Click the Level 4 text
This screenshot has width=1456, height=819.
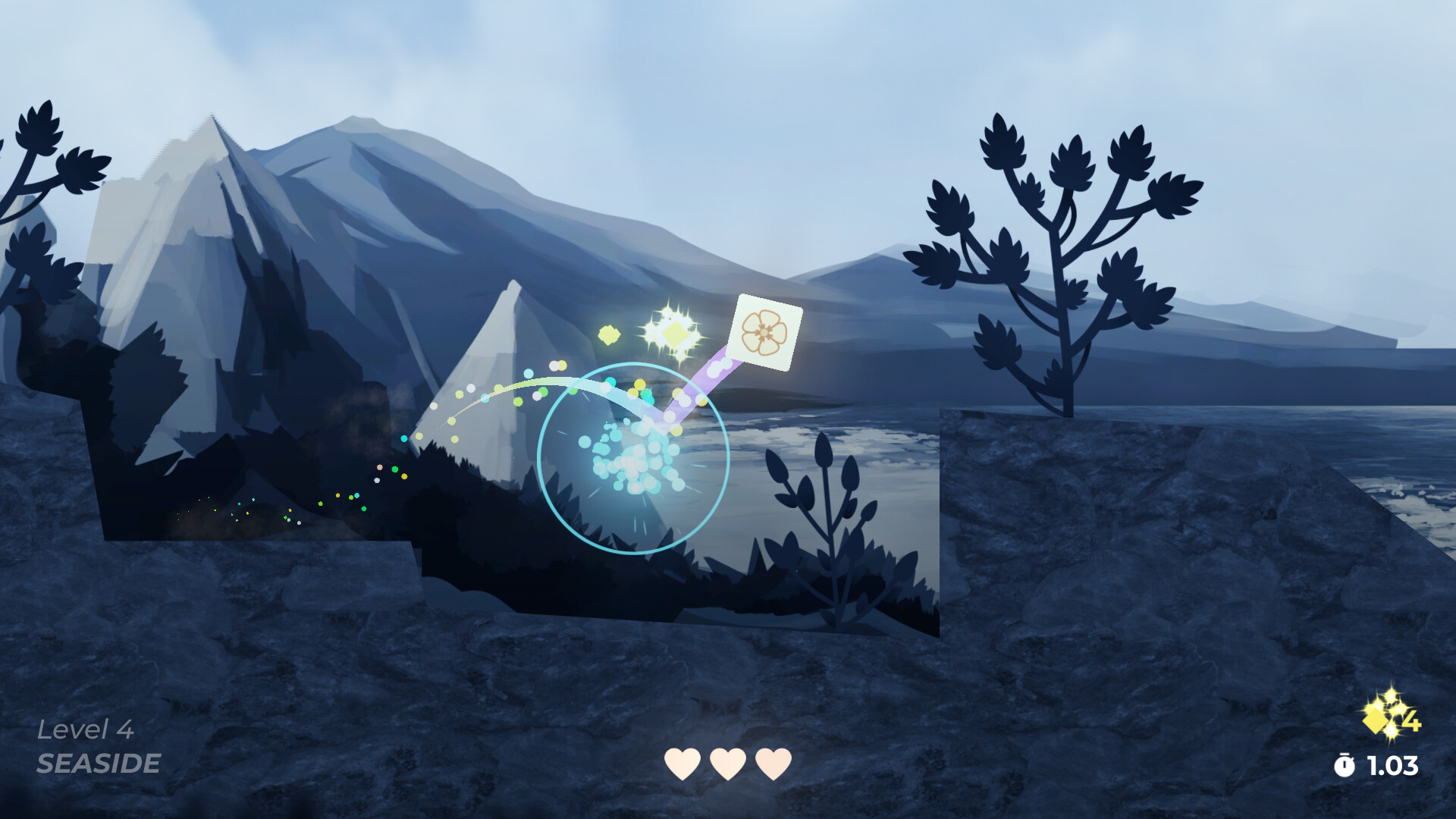coord(87,730)
